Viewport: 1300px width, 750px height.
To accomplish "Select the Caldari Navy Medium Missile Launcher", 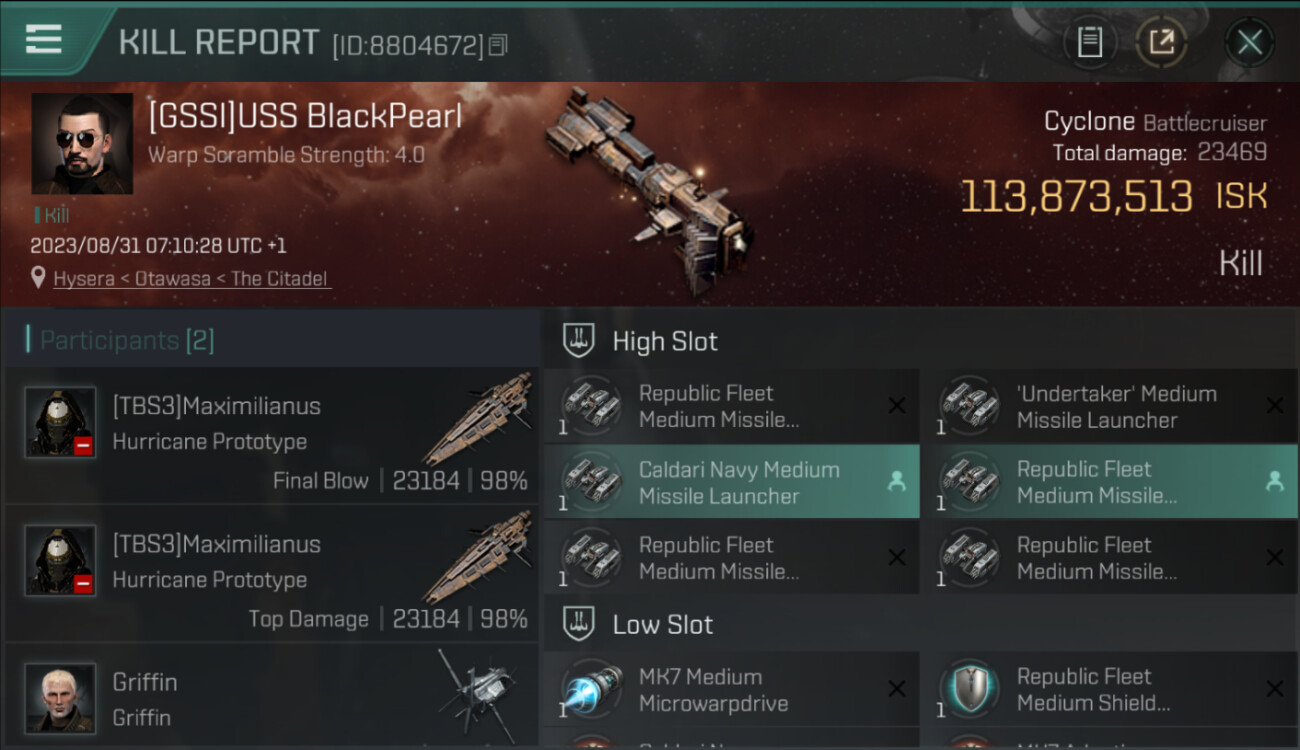I will click(732, 483).
